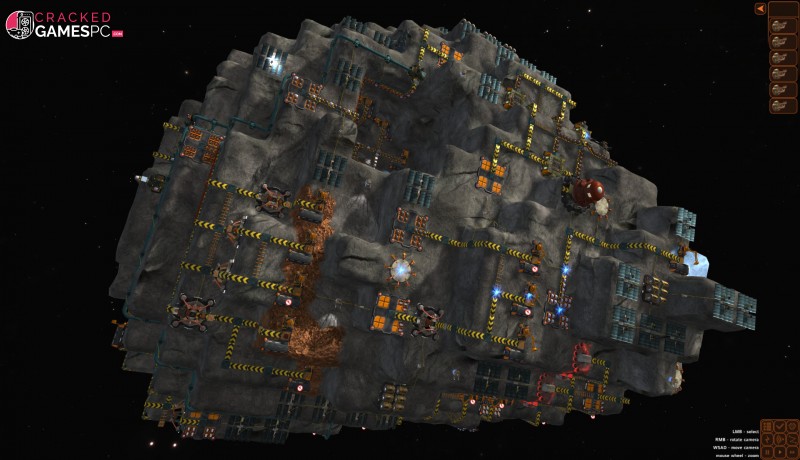The height and width of the screenshot is (460, 800).
Task: Pause the game simulation
Action: [x=767, y=452]
